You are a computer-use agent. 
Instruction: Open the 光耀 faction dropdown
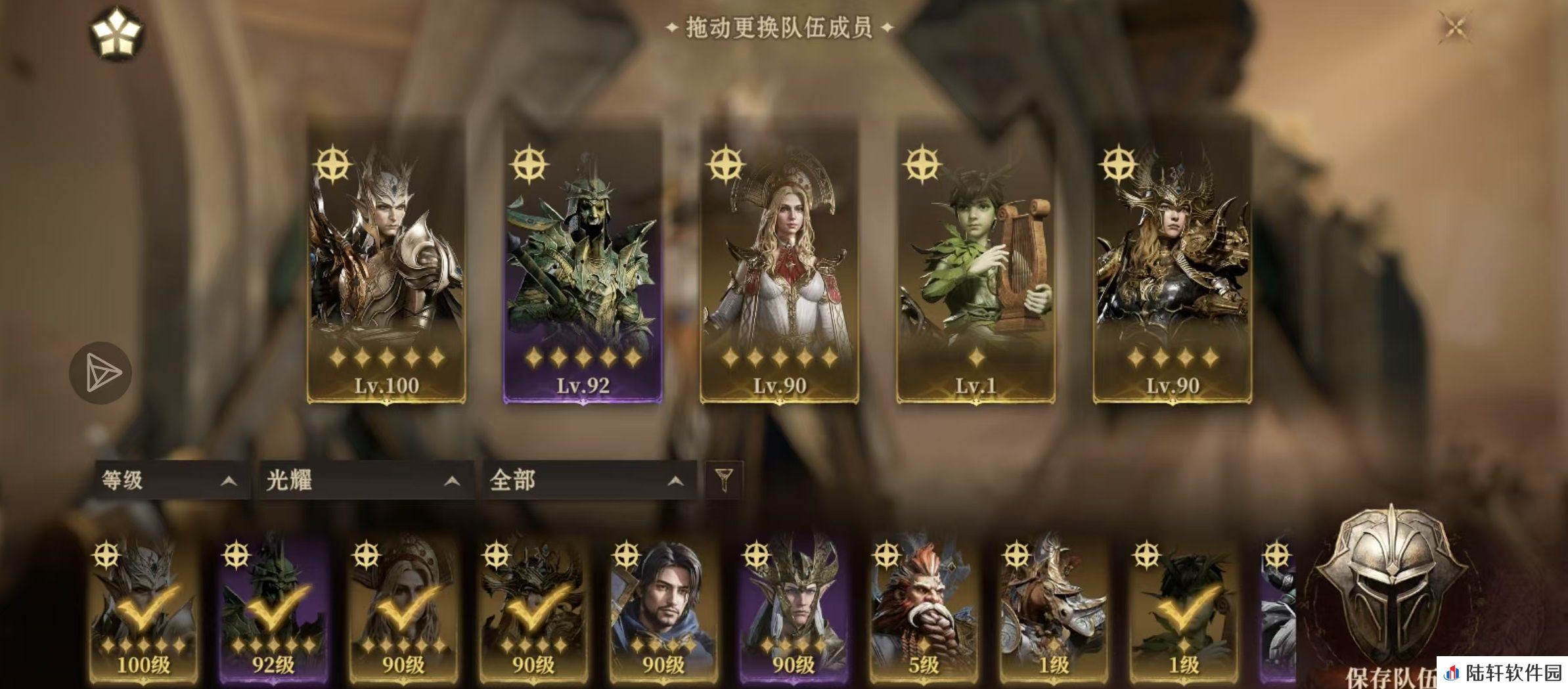point(363,480)
